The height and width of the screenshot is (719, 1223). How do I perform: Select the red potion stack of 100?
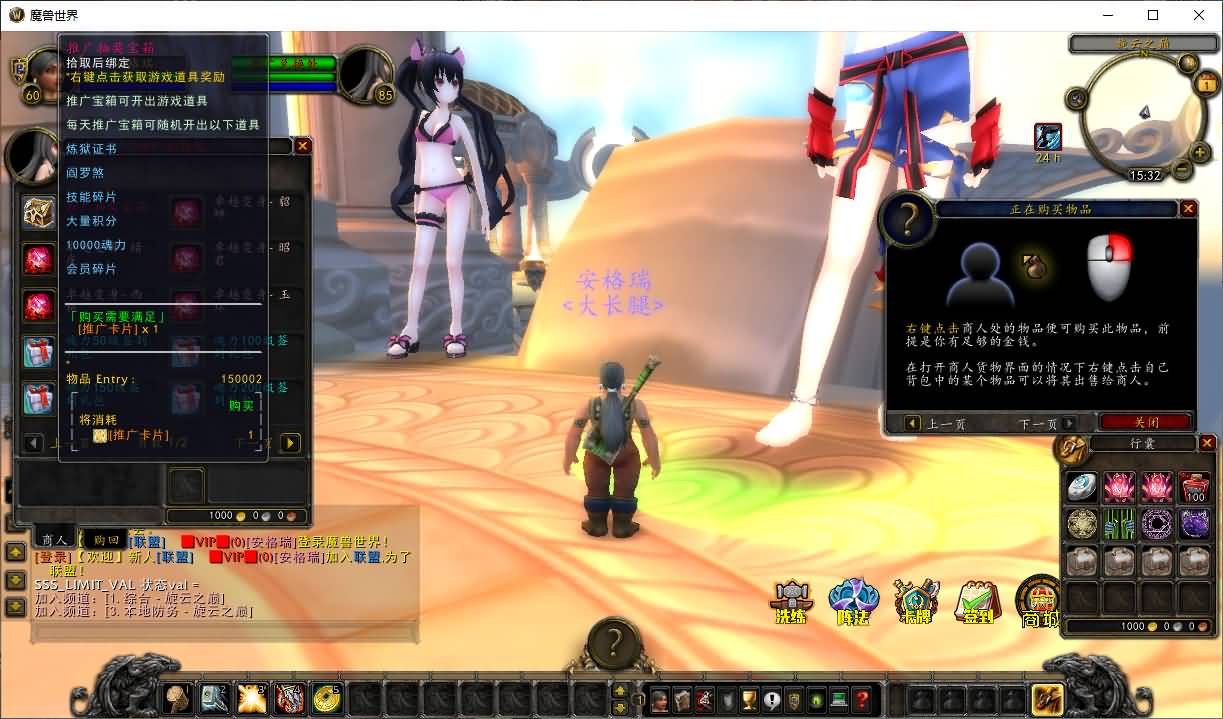tap(1194, 487)
